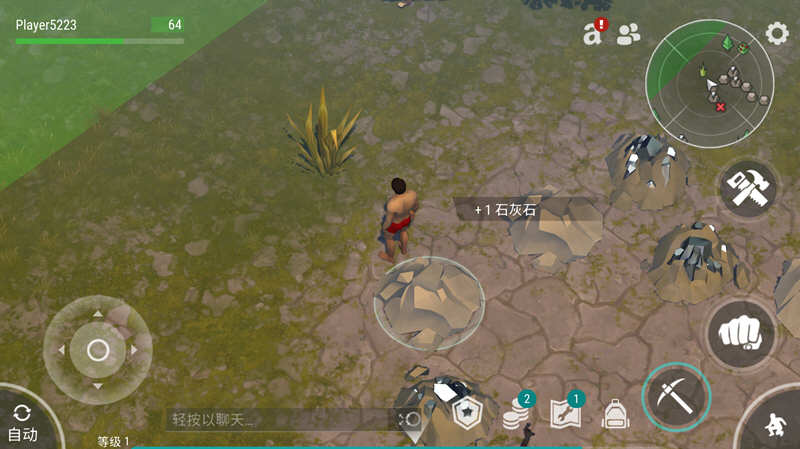This screenshot has height=449, width=800.
Task: Open the star badge icon
Action: tap(468, 413)
